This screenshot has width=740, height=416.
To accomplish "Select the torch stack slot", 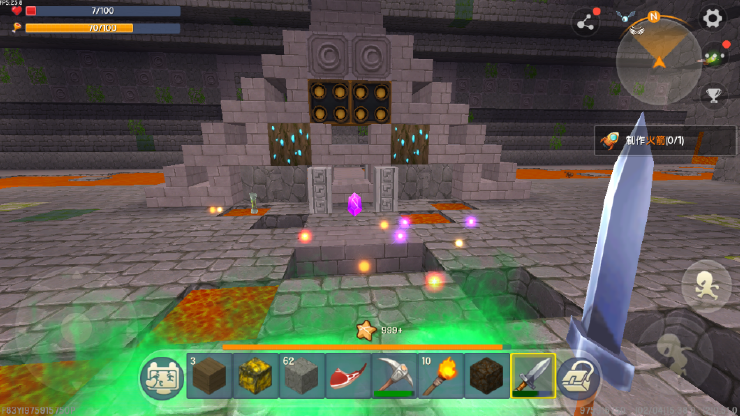I will [x=439, y=376].
